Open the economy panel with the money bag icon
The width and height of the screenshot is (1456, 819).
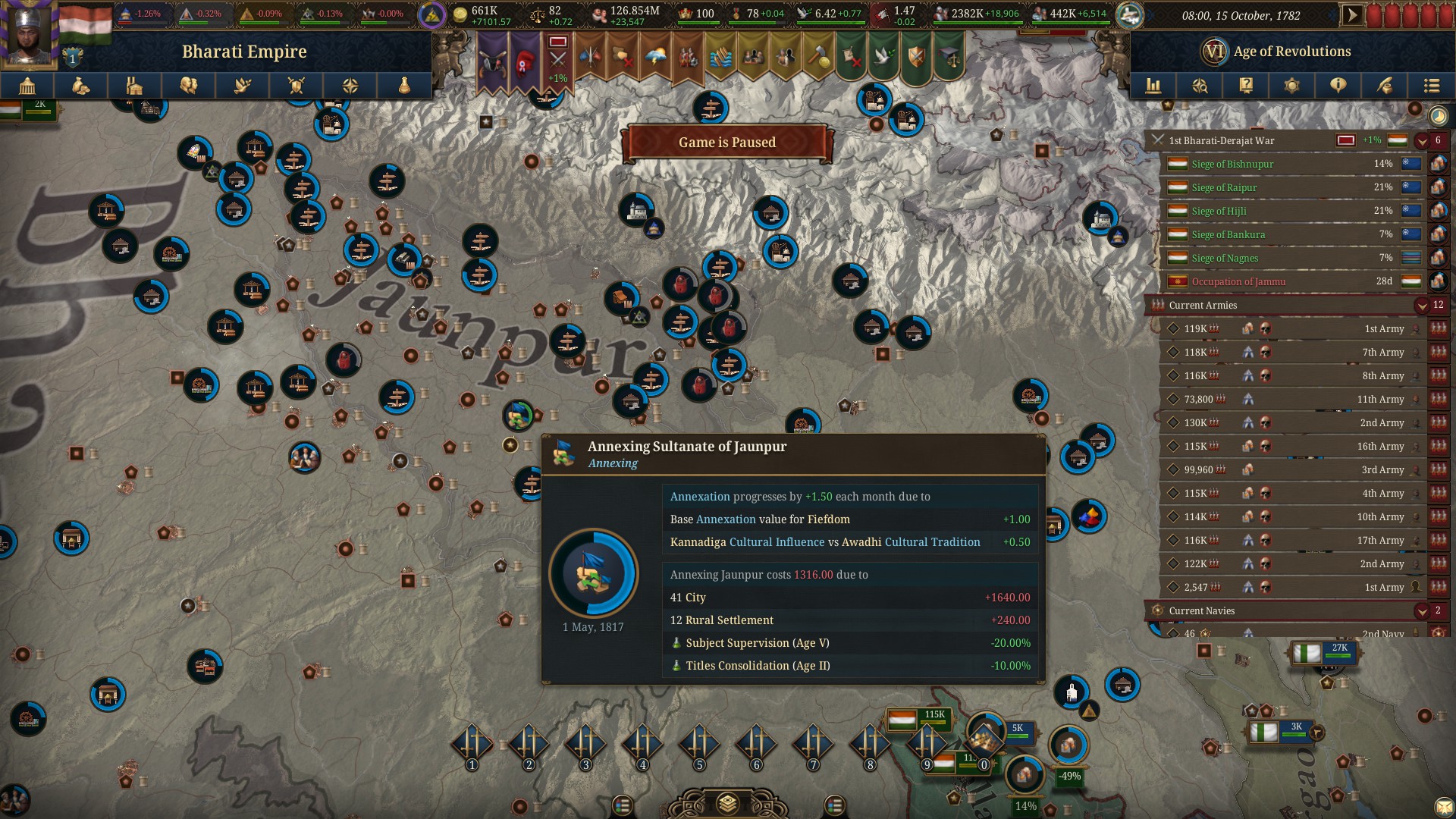(81, 86)
